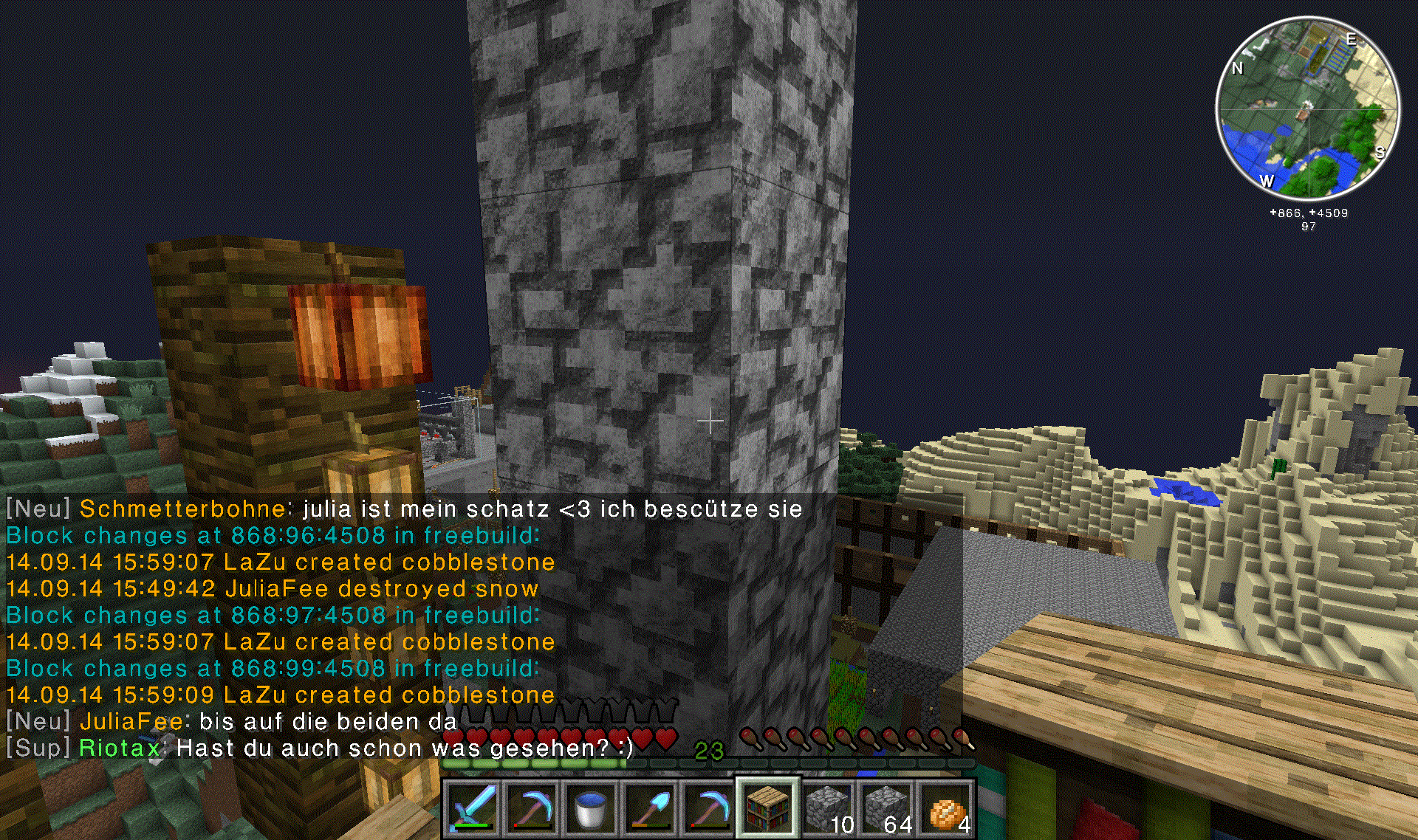This screenshot has width=1418, height=840.
Task: Pick the cobblestone stack of 64
Action: pos(886,808)
